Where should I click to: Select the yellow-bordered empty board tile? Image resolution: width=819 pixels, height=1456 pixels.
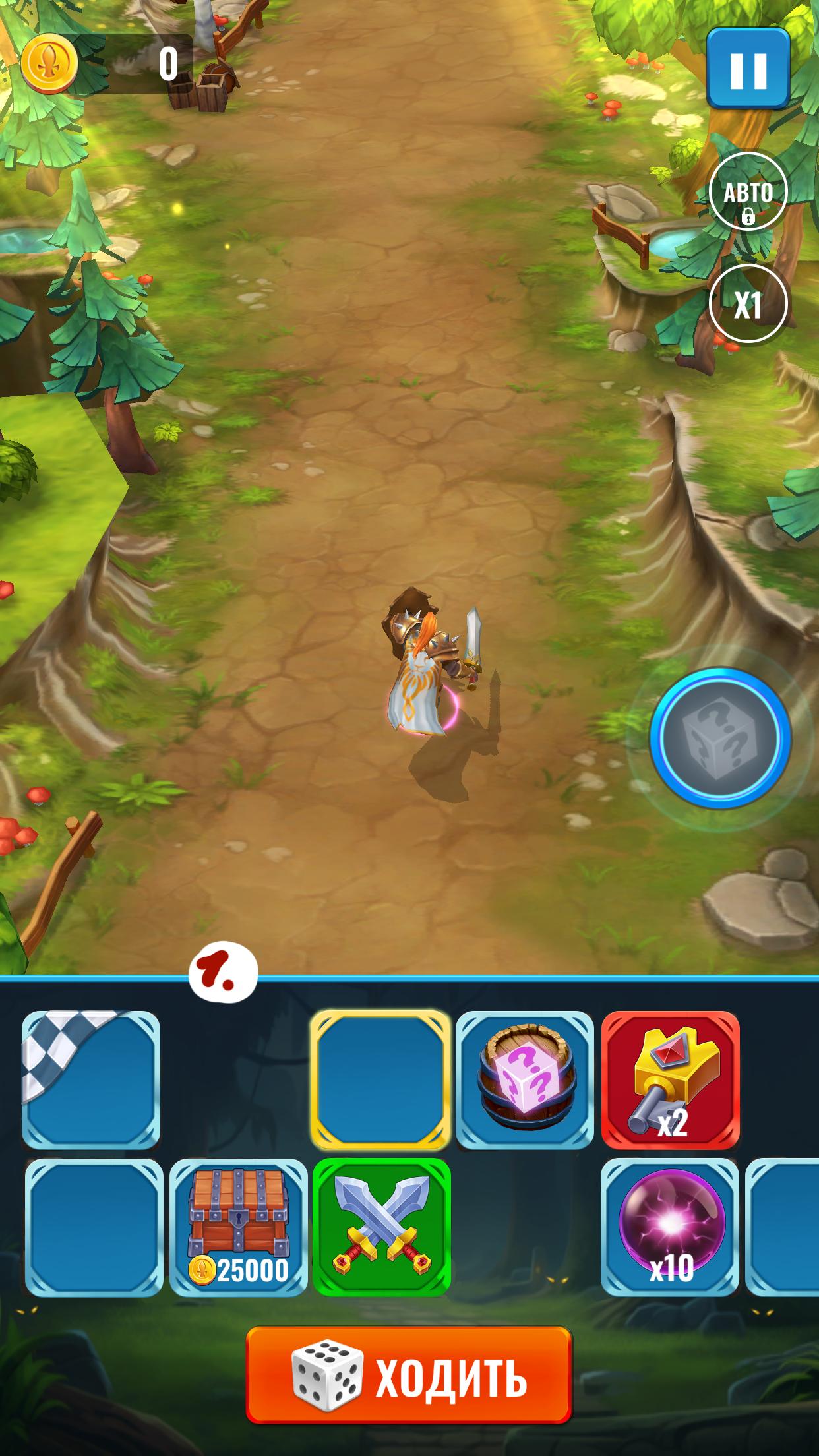coord(380,1080)
